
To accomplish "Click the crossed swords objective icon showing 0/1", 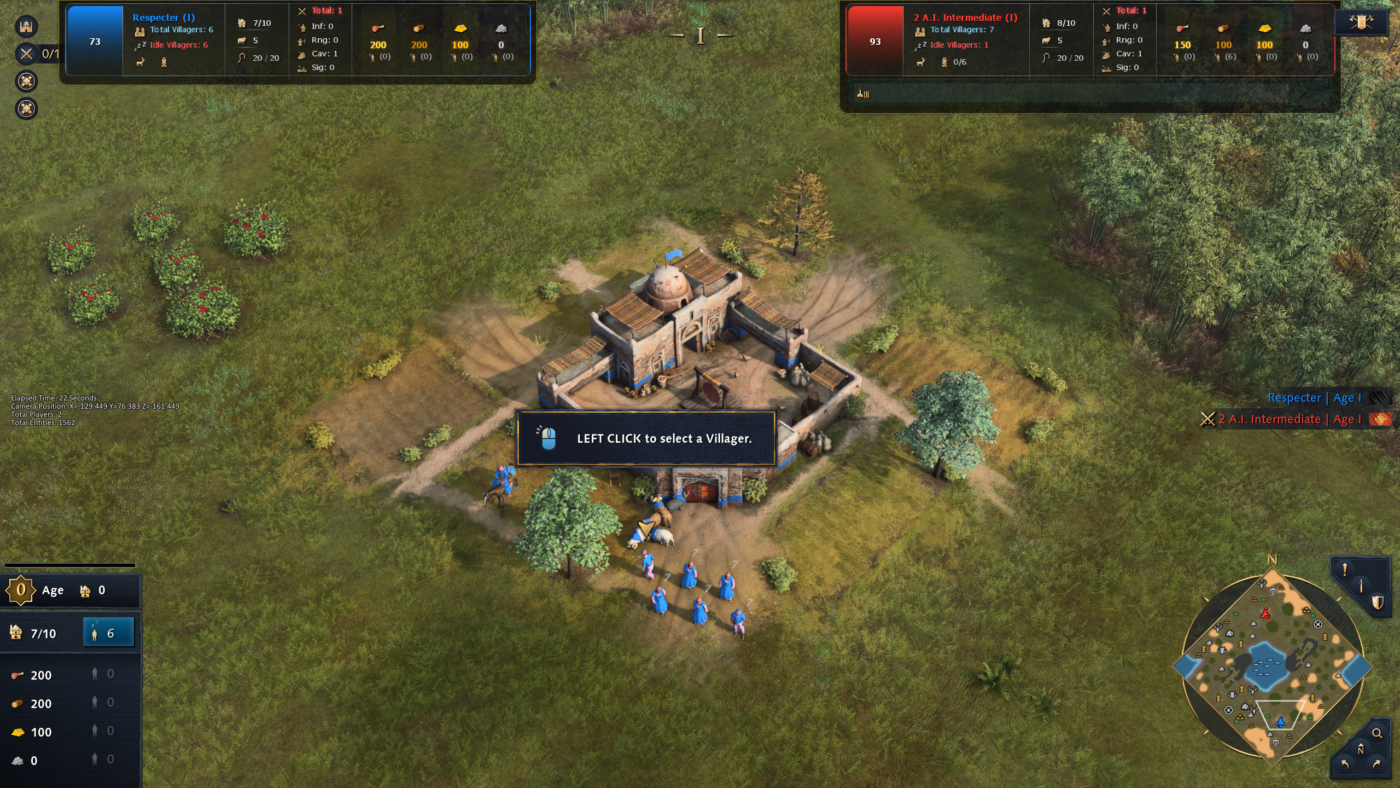I will 27,54.
